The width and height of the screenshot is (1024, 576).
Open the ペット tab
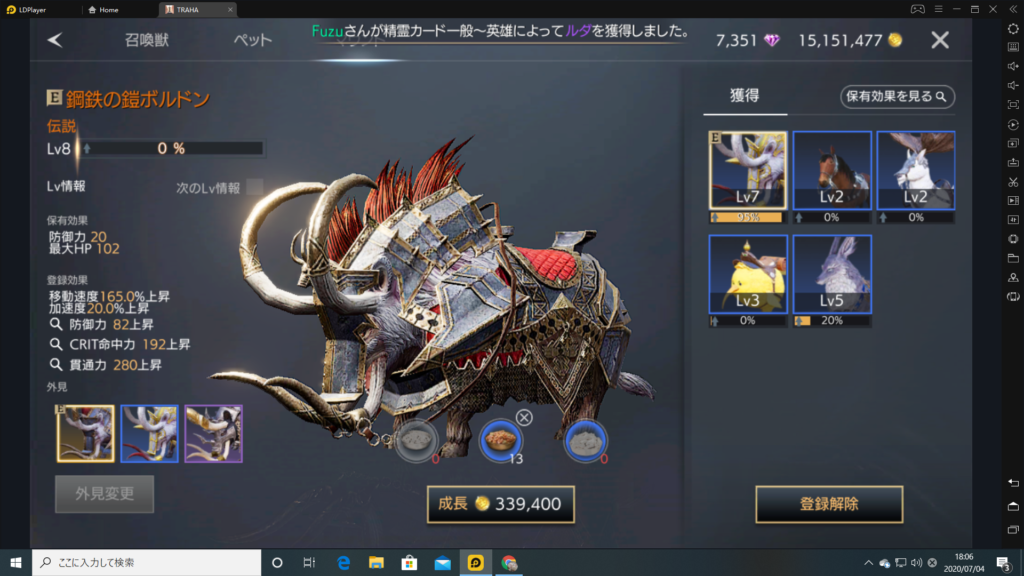(x=252, y=40)
